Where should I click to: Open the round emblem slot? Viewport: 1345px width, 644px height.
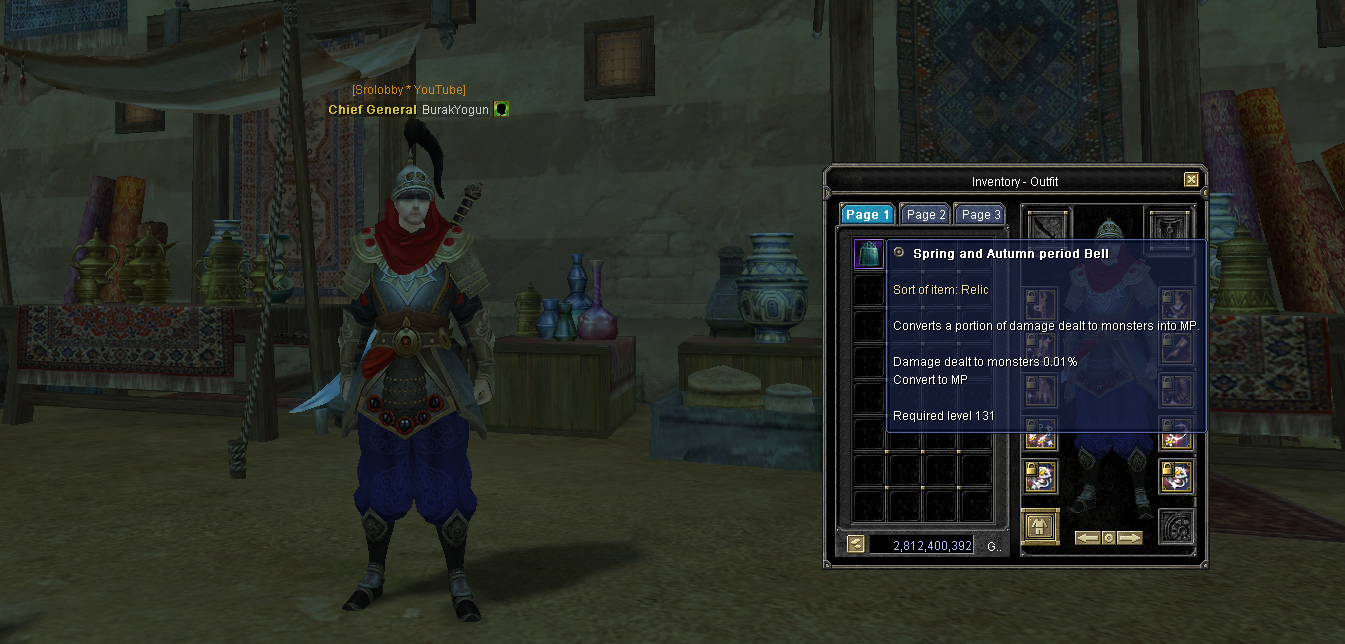pos(1176,527)
